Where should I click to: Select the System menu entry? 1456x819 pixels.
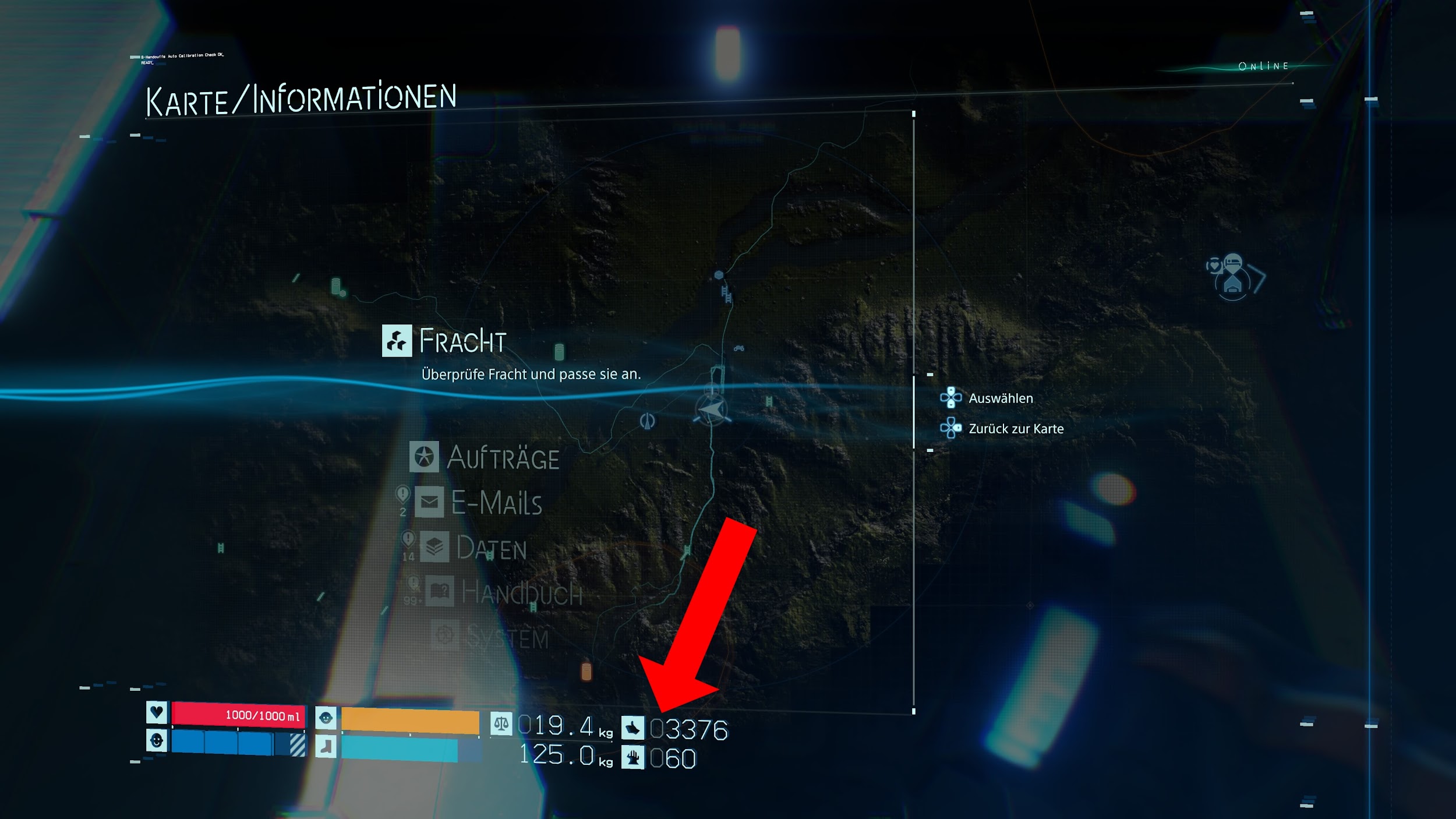pyautogui.click(x=491, y=638)
